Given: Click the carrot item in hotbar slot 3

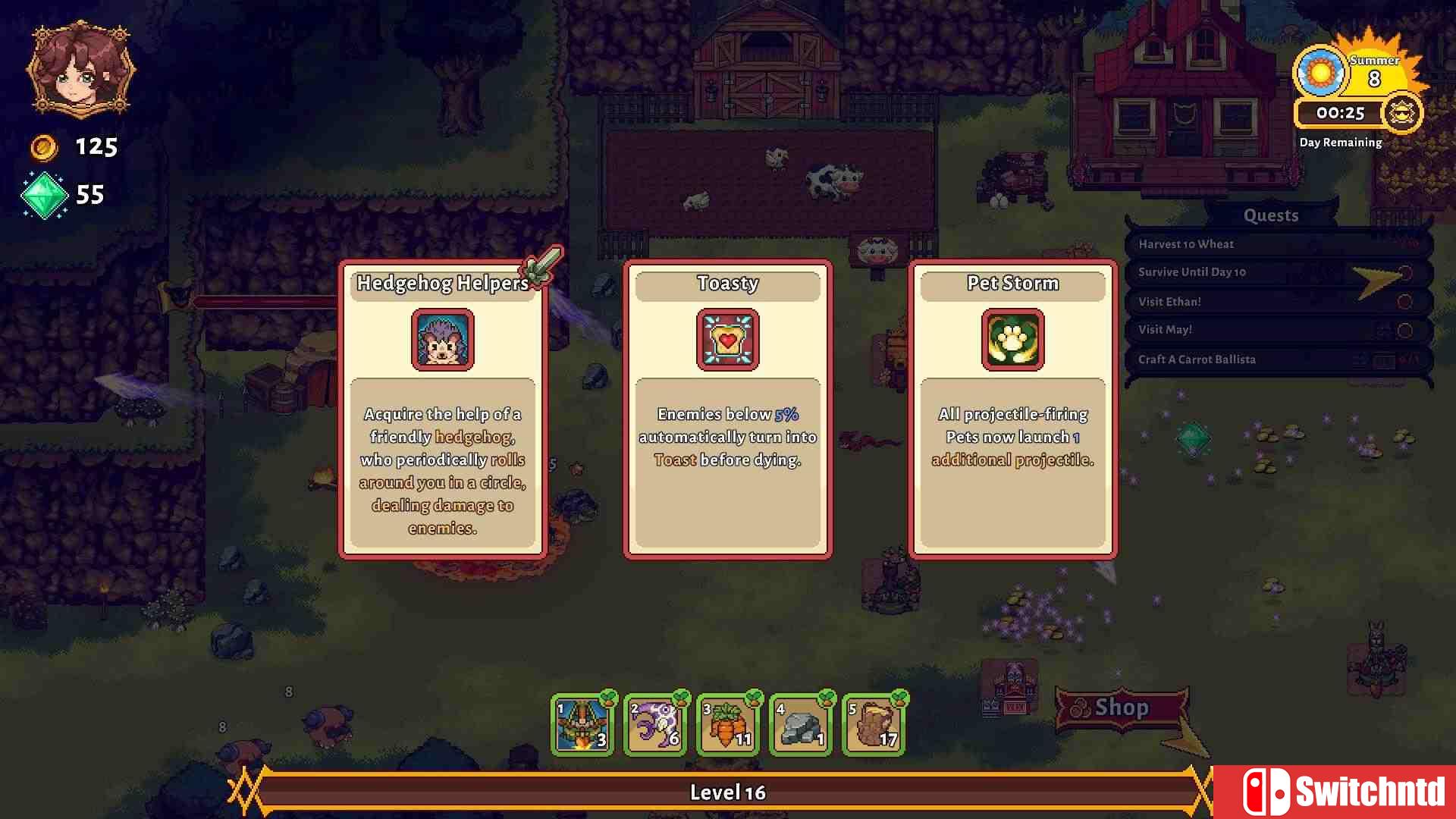Looking at the screenshot, I should click(727, 724).
